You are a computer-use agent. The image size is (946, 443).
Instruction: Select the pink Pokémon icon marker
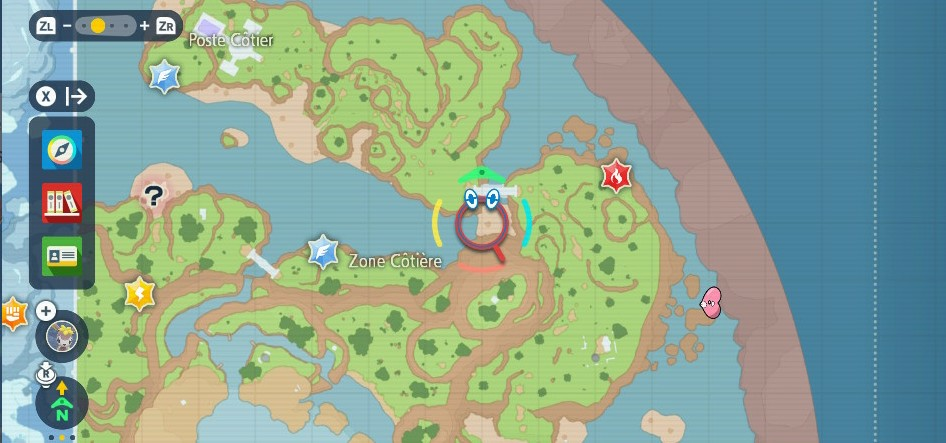[711, 302]
